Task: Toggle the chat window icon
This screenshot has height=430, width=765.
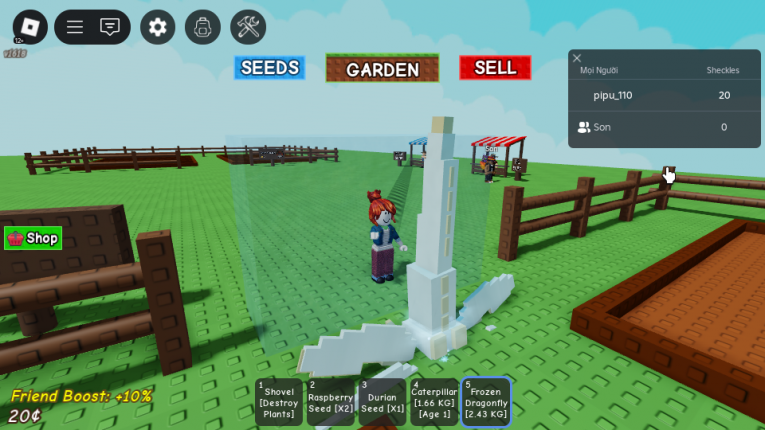Action: point(110,27)
